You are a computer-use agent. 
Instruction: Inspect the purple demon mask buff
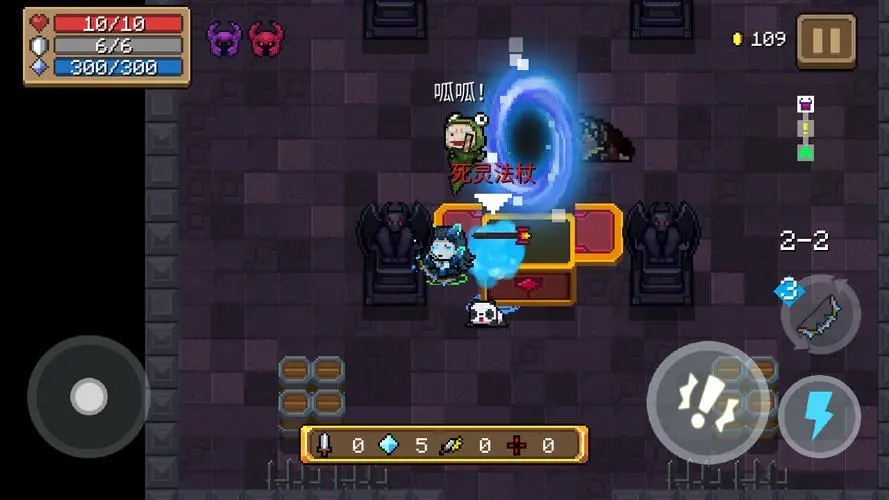224,39
